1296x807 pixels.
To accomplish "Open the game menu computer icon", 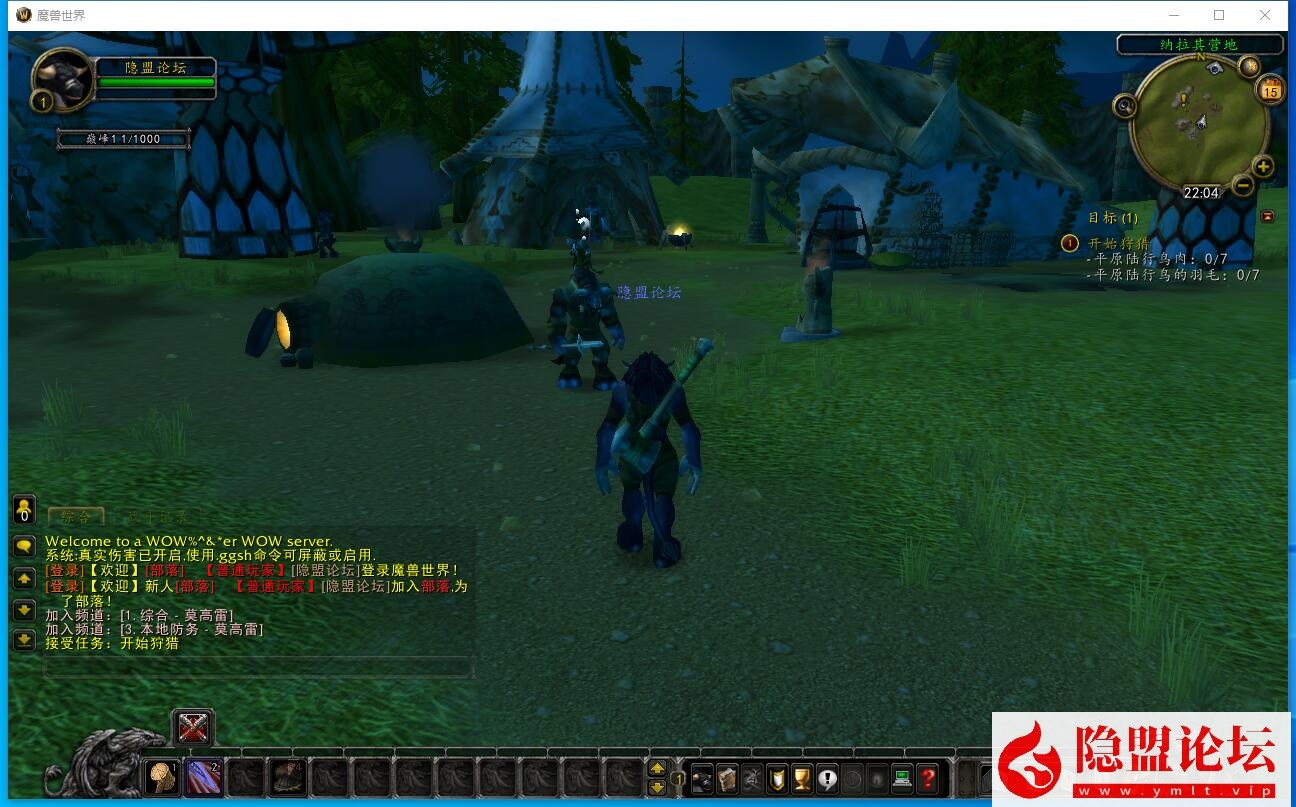I will [x=902, y=778].
